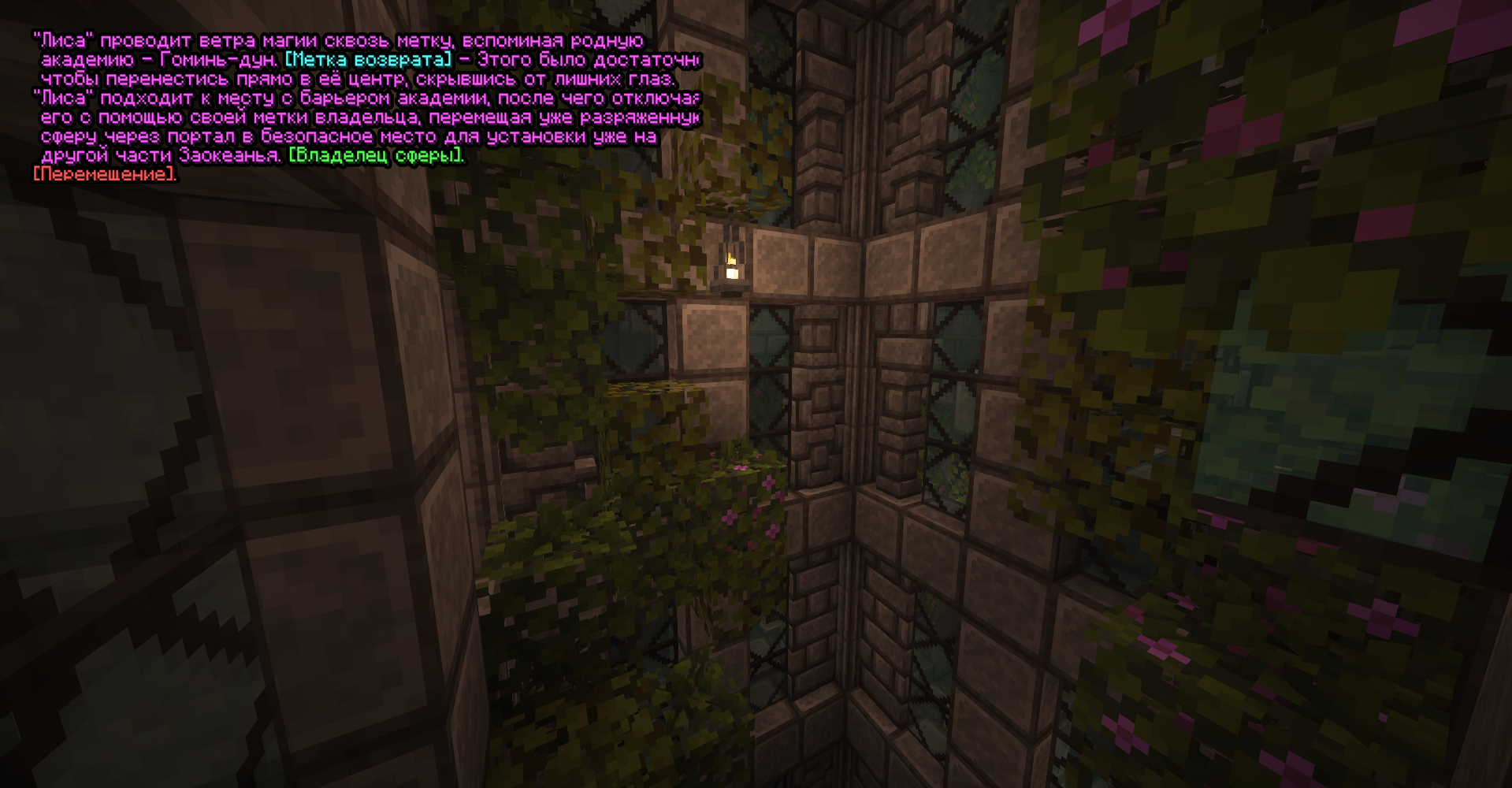Click the cyan [Метка возврата] chat tag

click(369, 61)
